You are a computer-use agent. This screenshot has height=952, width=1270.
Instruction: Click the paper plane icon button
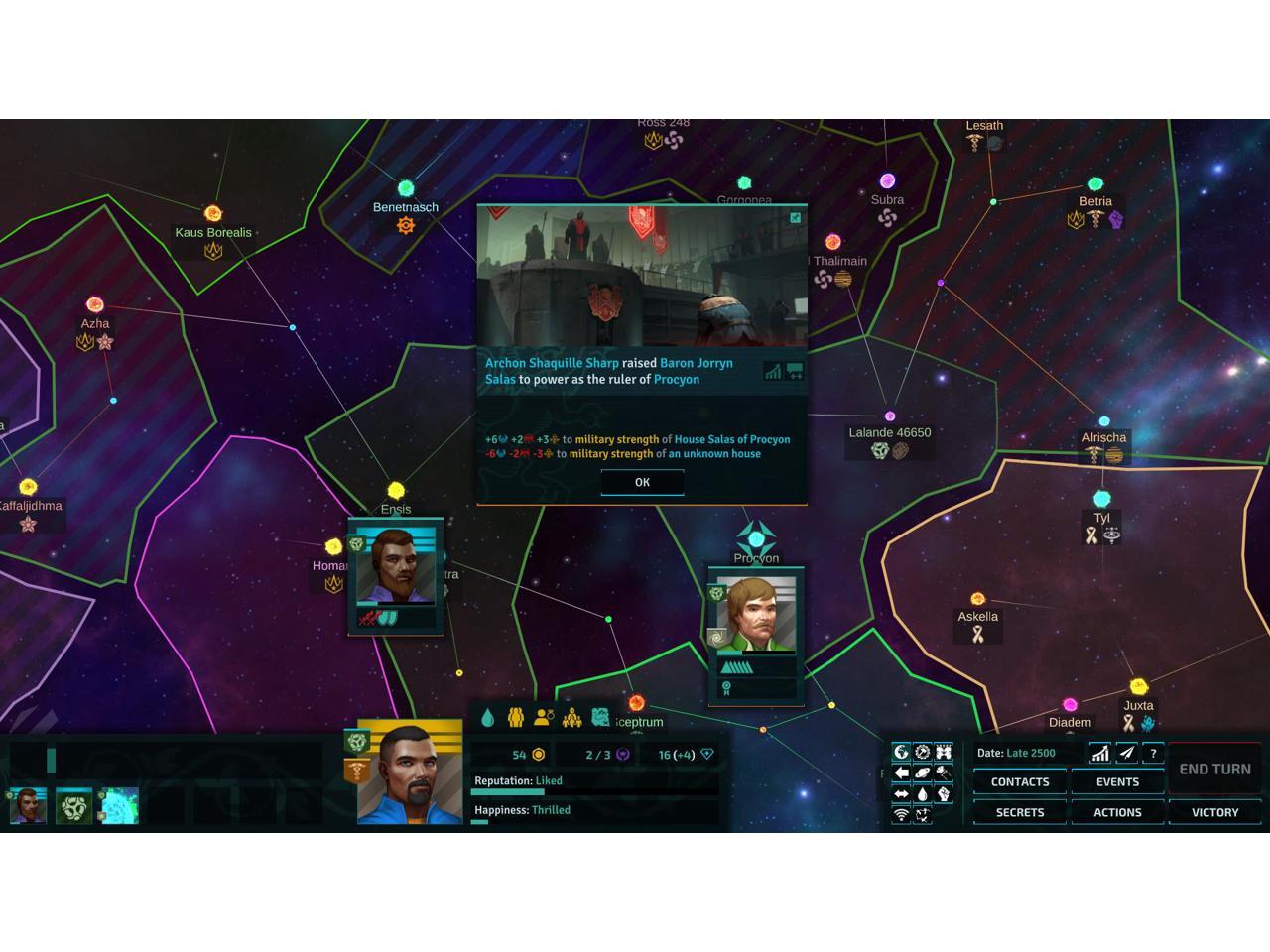tap(1126, 754)
